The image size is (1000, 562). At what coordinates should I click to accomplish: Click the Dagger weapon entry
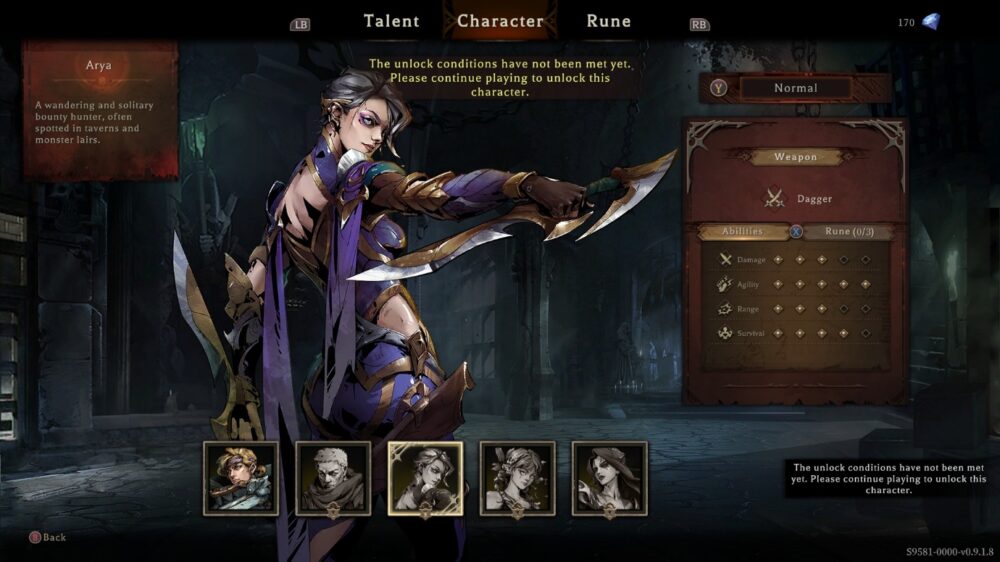(799, 199)
